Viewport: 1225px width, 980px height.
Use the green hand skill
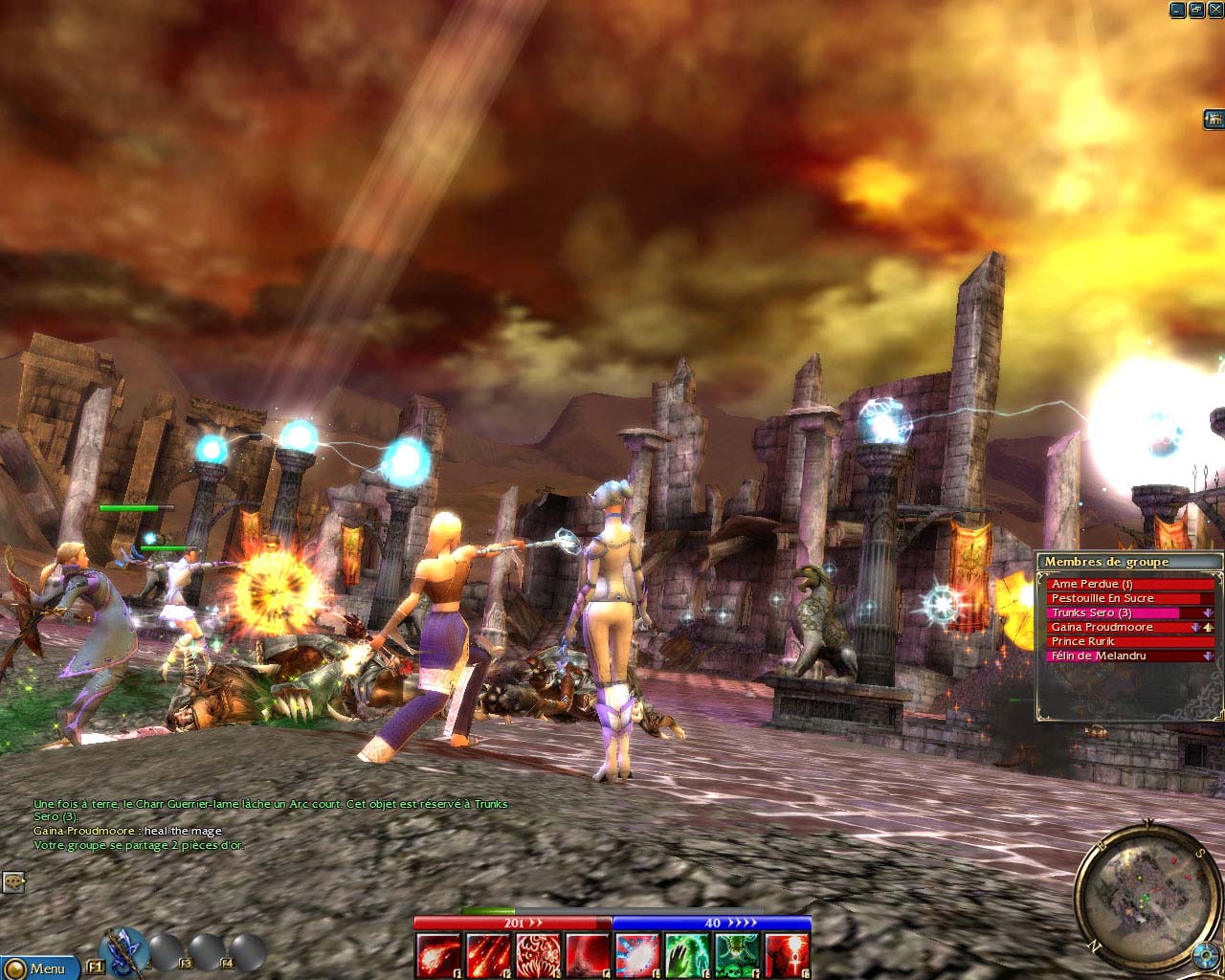pyautogui.click(x=687, y=955)
